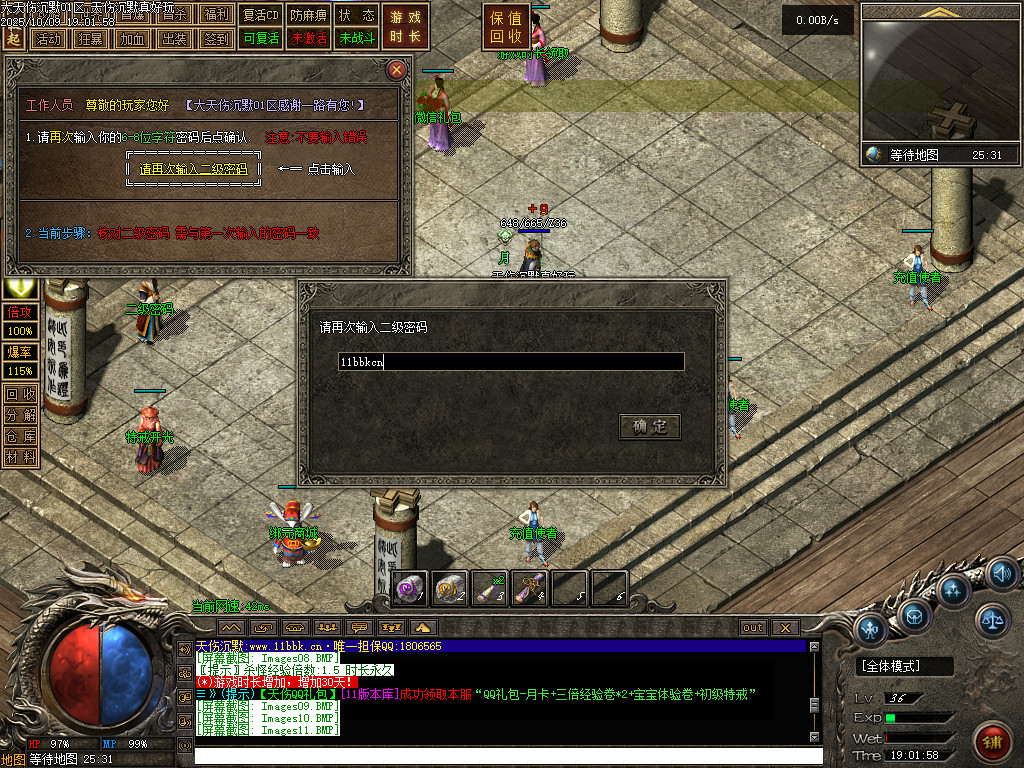The height and width of the screenshot is (768, 1024).
Task: Confirm the password with the 确定 button
Action: pos(650,427)
